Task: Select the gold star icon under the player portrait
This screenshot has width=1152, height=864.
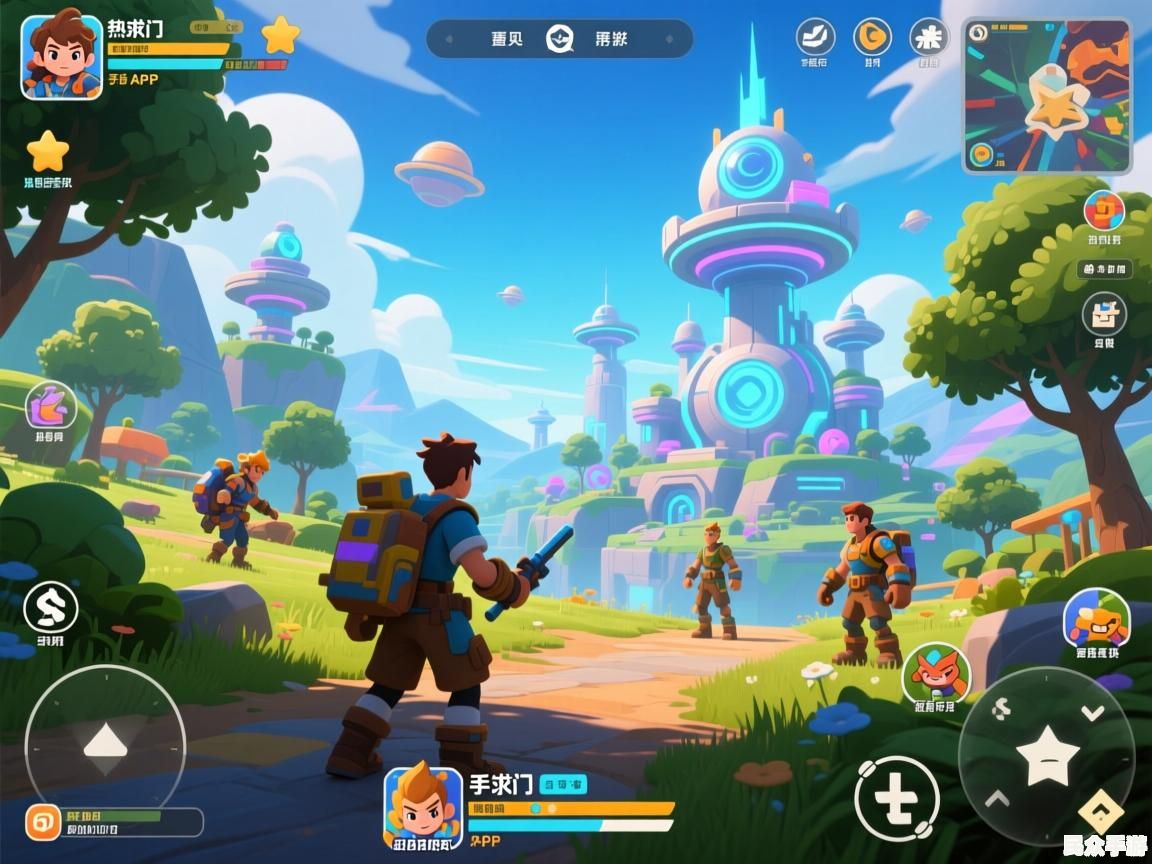Action: tap(47, 152)
